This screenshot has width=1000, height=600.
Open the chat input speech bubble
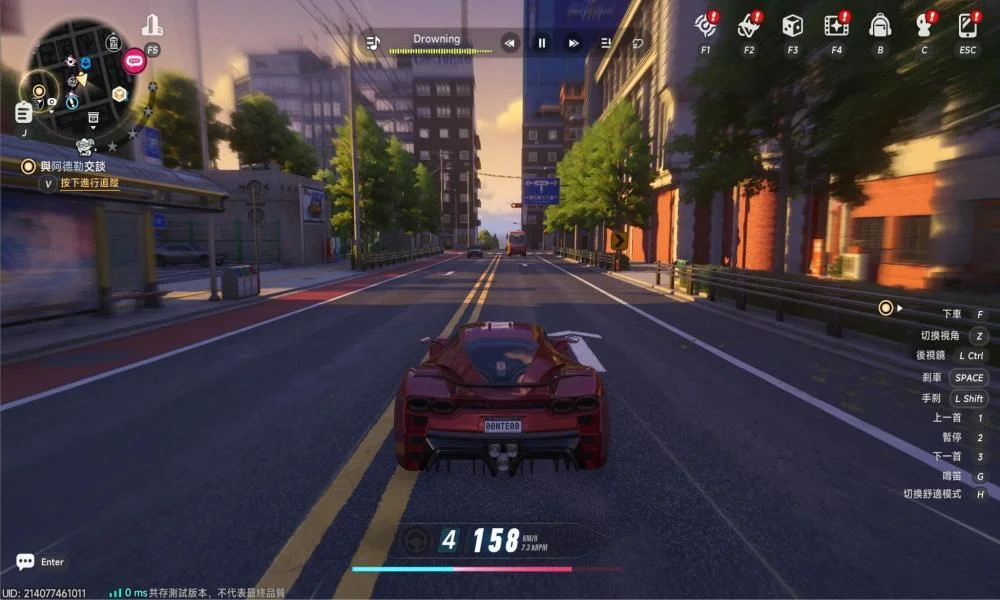pyautogui.click(x=25, y=562)
